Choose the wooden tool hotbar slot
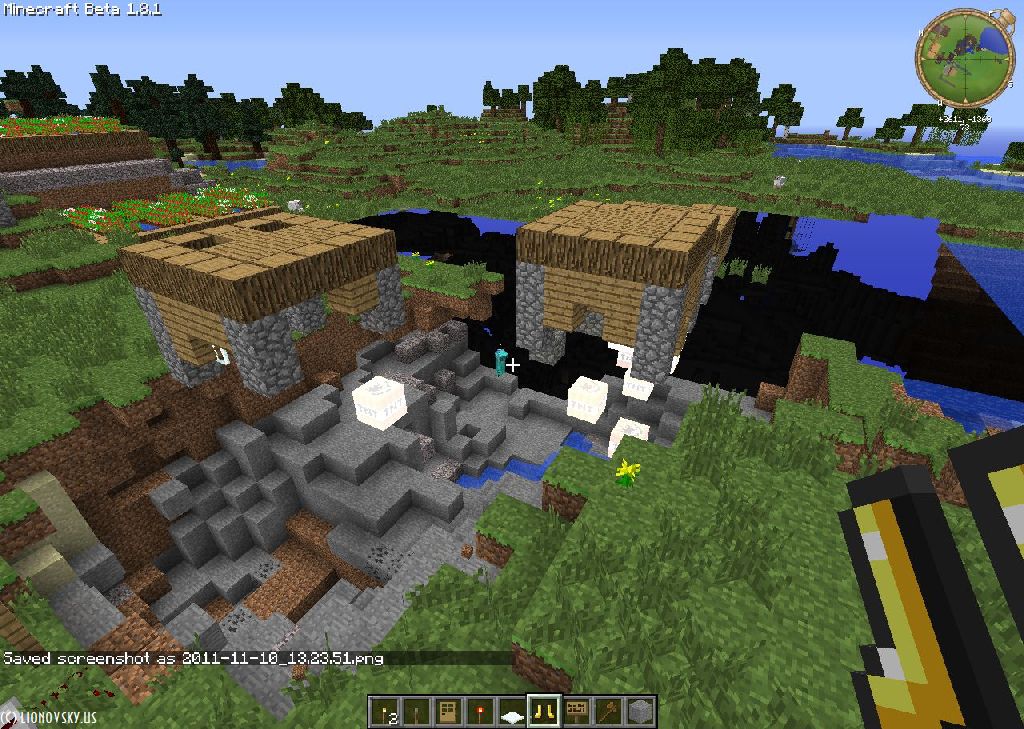The height and width of the screenshot is (729, 1024). (608, 711)
